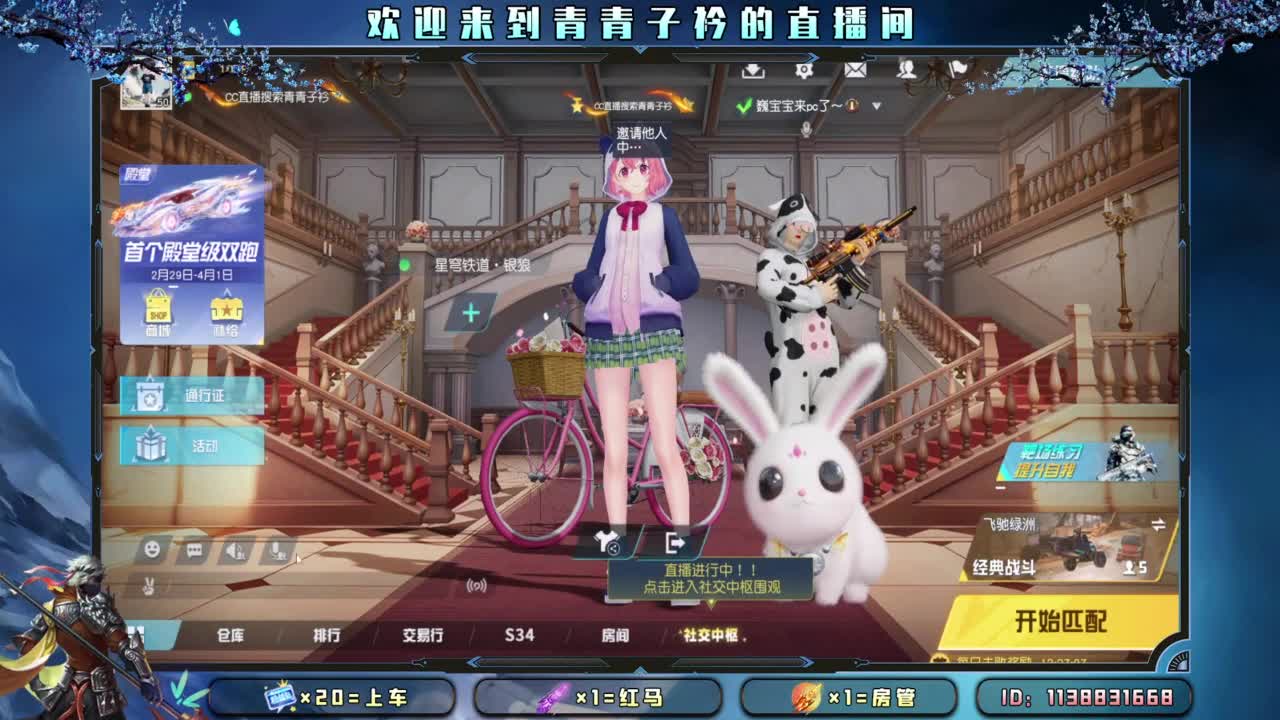This screenshot has height=720, width=1280.
Task: Click the swap arrows on the 经典战斗 mode card
Action: [x=1157, y=525]
